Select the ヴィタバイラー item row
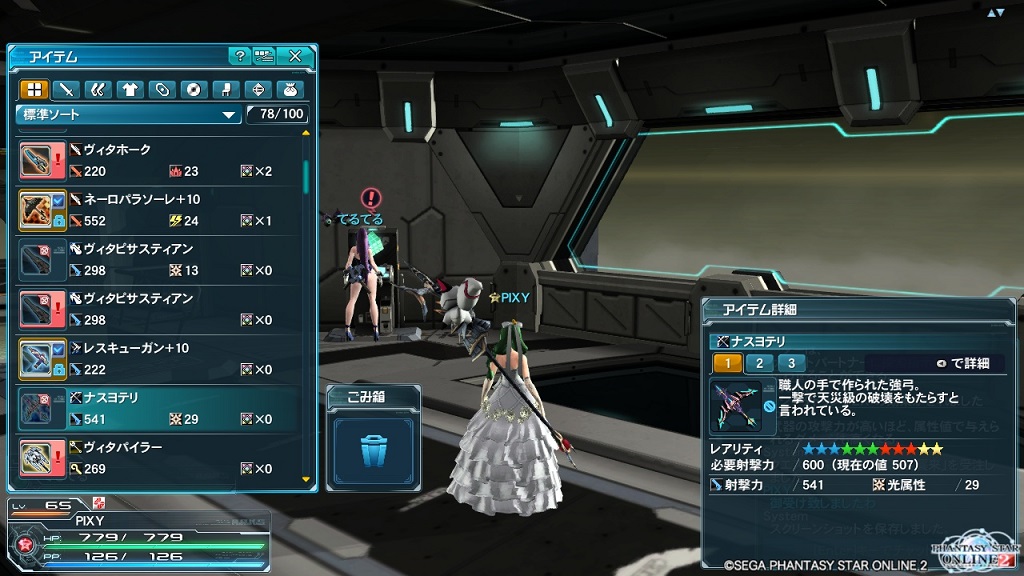 click(160, 457)
